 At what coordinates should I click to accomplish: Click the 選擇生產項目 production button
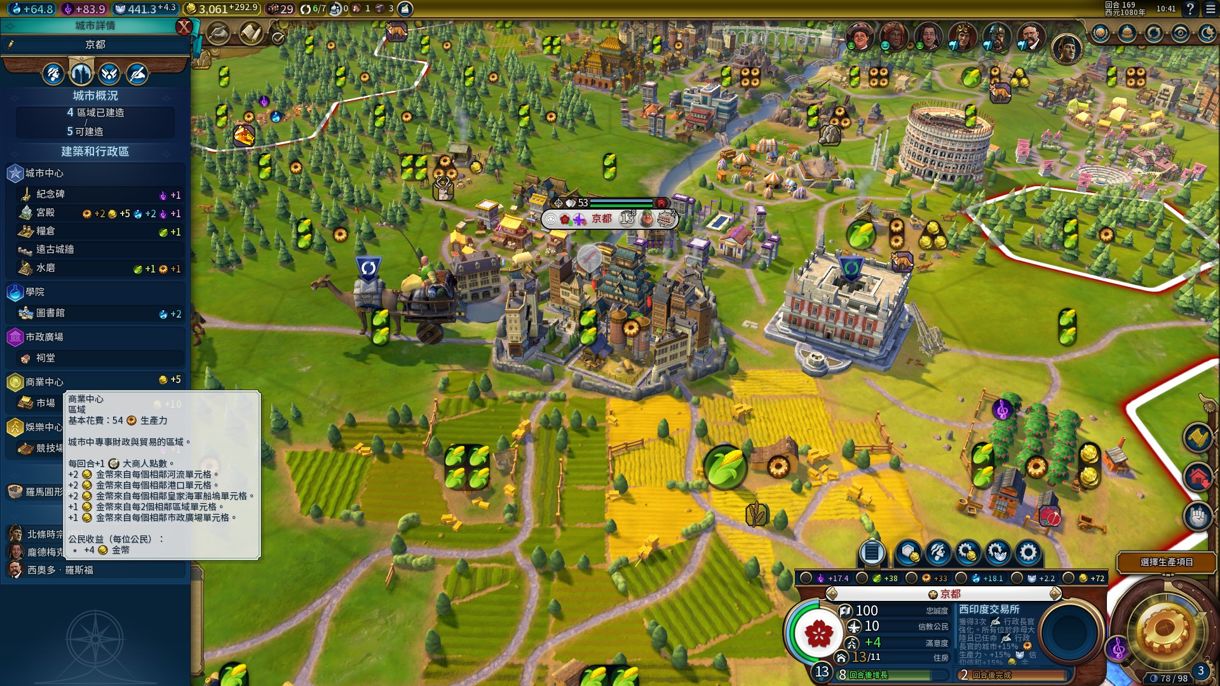point(1166,563)
